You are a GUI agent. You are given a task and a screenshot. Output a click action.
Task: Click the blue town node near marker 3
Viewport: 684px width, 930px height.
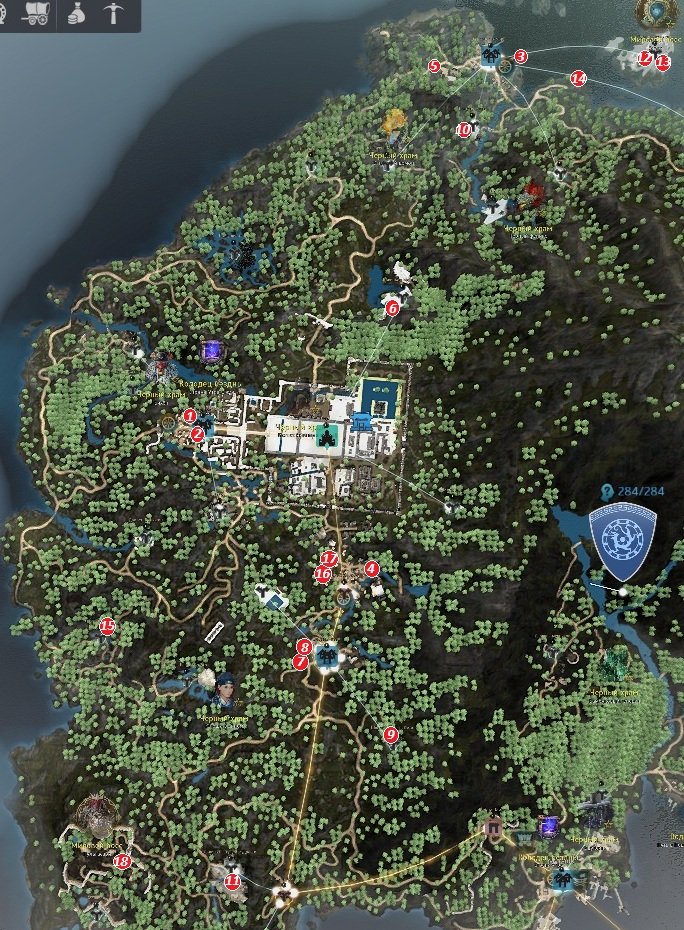click(x=490, y=55)
